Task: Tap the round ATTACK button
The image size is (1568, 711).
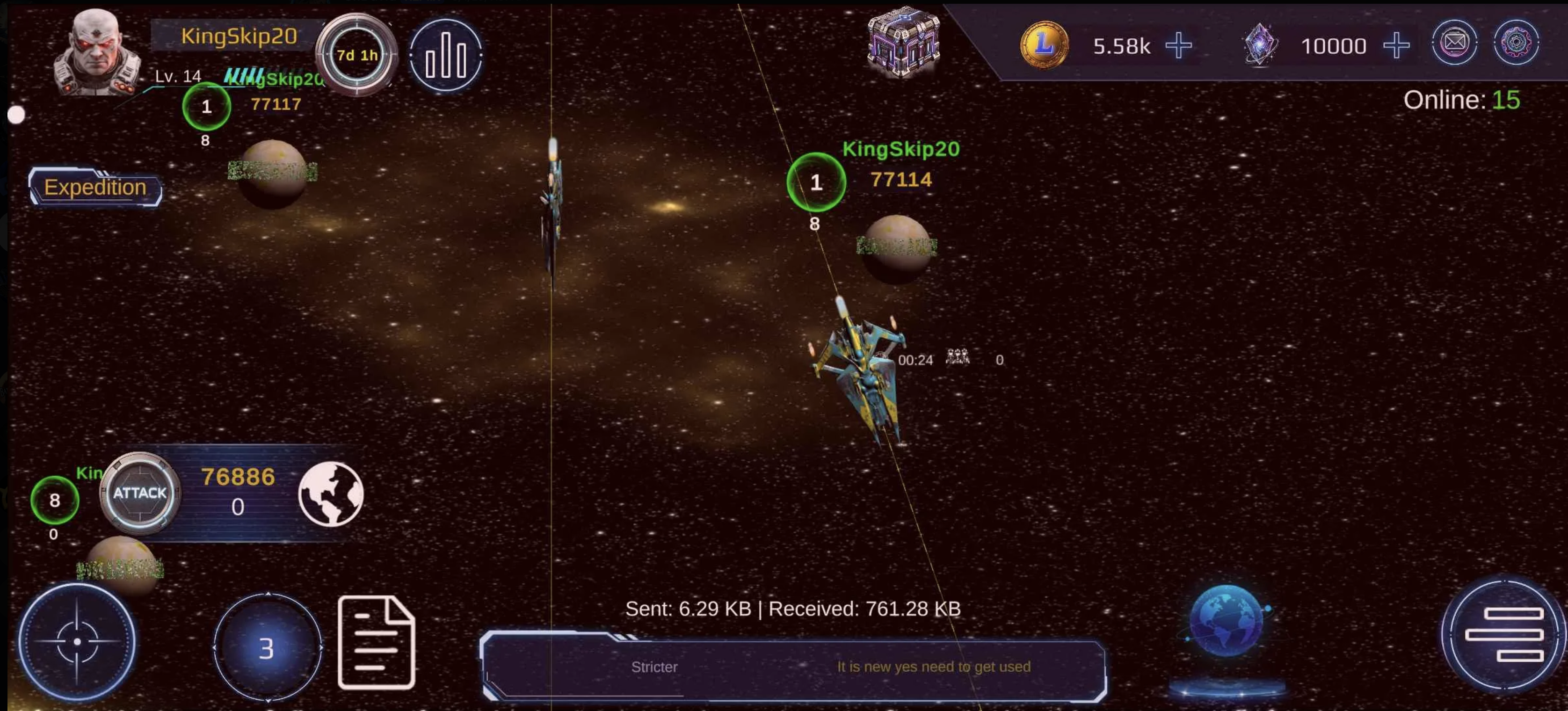Action: point(140,493)
